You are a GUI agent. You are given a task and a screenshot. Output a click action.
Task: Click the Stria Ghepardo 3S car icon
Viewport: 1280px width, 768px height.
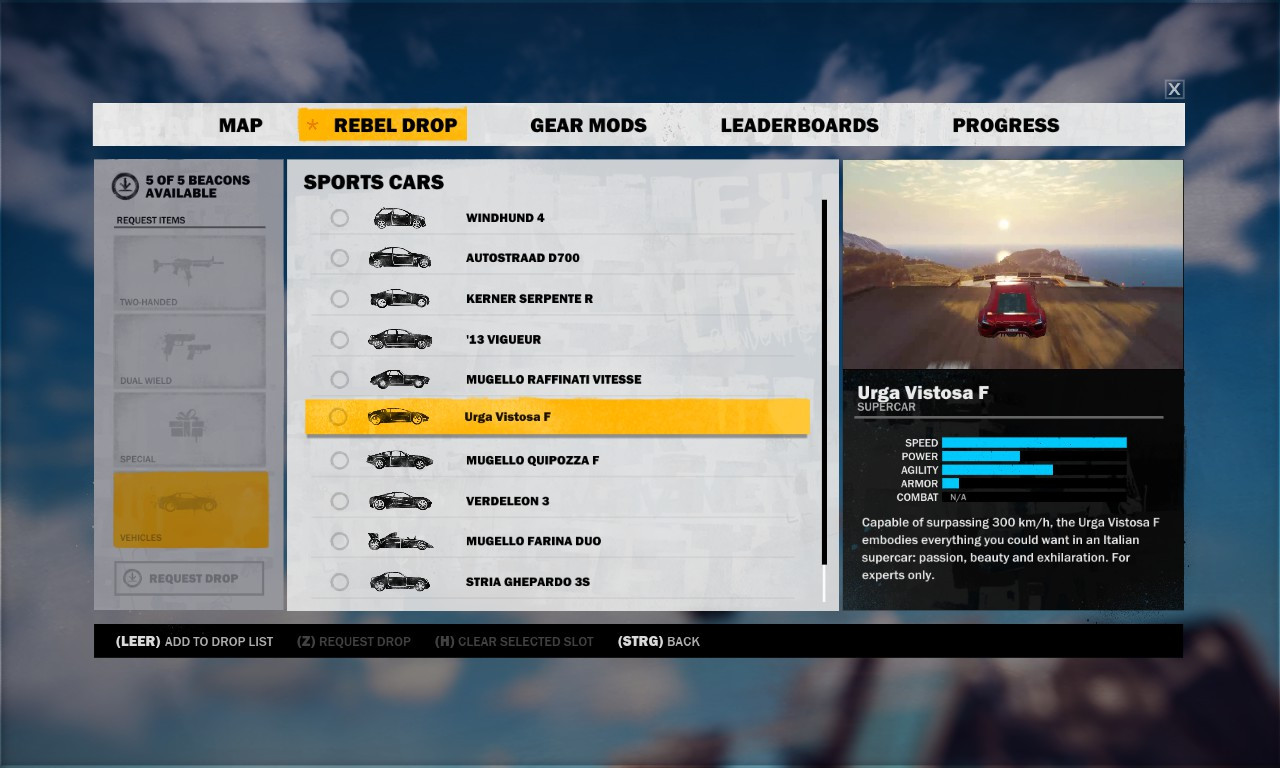point(399,581)
